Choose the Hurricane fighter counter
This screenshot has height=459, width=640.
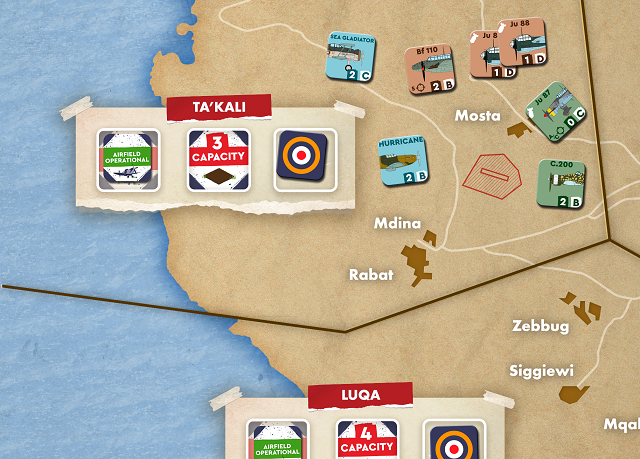tap(404, 162)
